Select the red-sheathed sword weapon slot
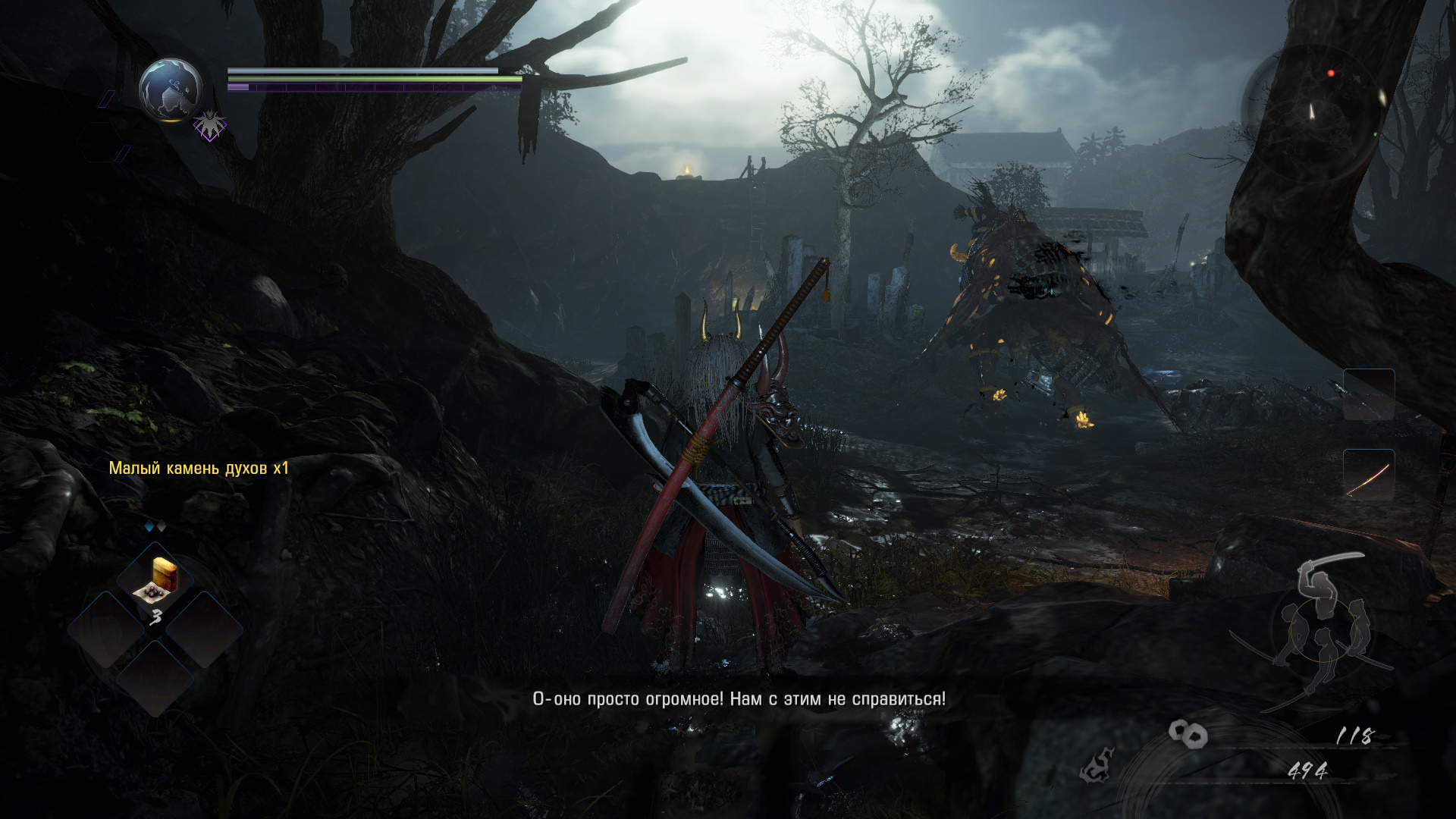This screenshot has width=1456, height=819. pyautogui.click(x=1369, y=476)
